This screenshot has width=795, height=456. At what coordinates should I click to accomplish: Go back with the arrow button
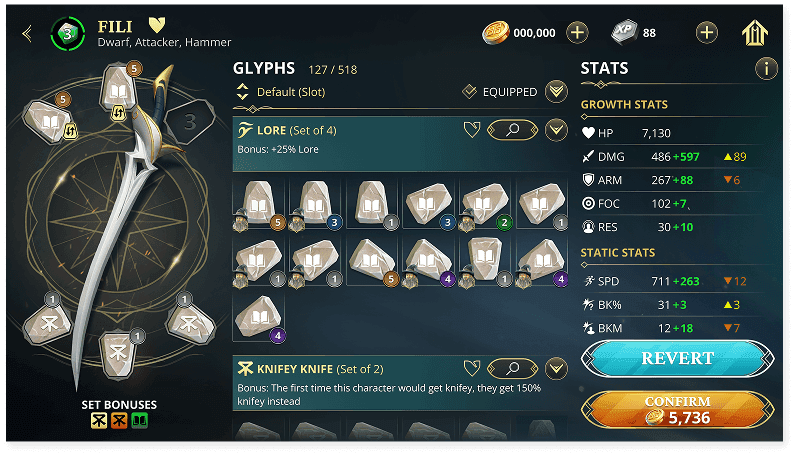pyautogui.click(x=27, y=34)
